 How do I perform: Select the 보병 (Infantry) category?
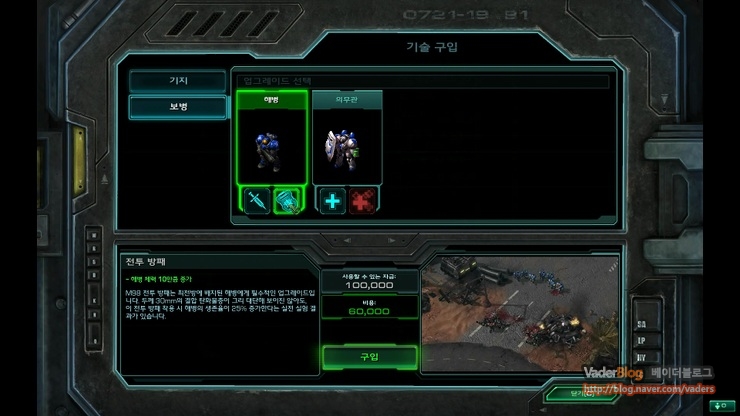click(177, 107)
